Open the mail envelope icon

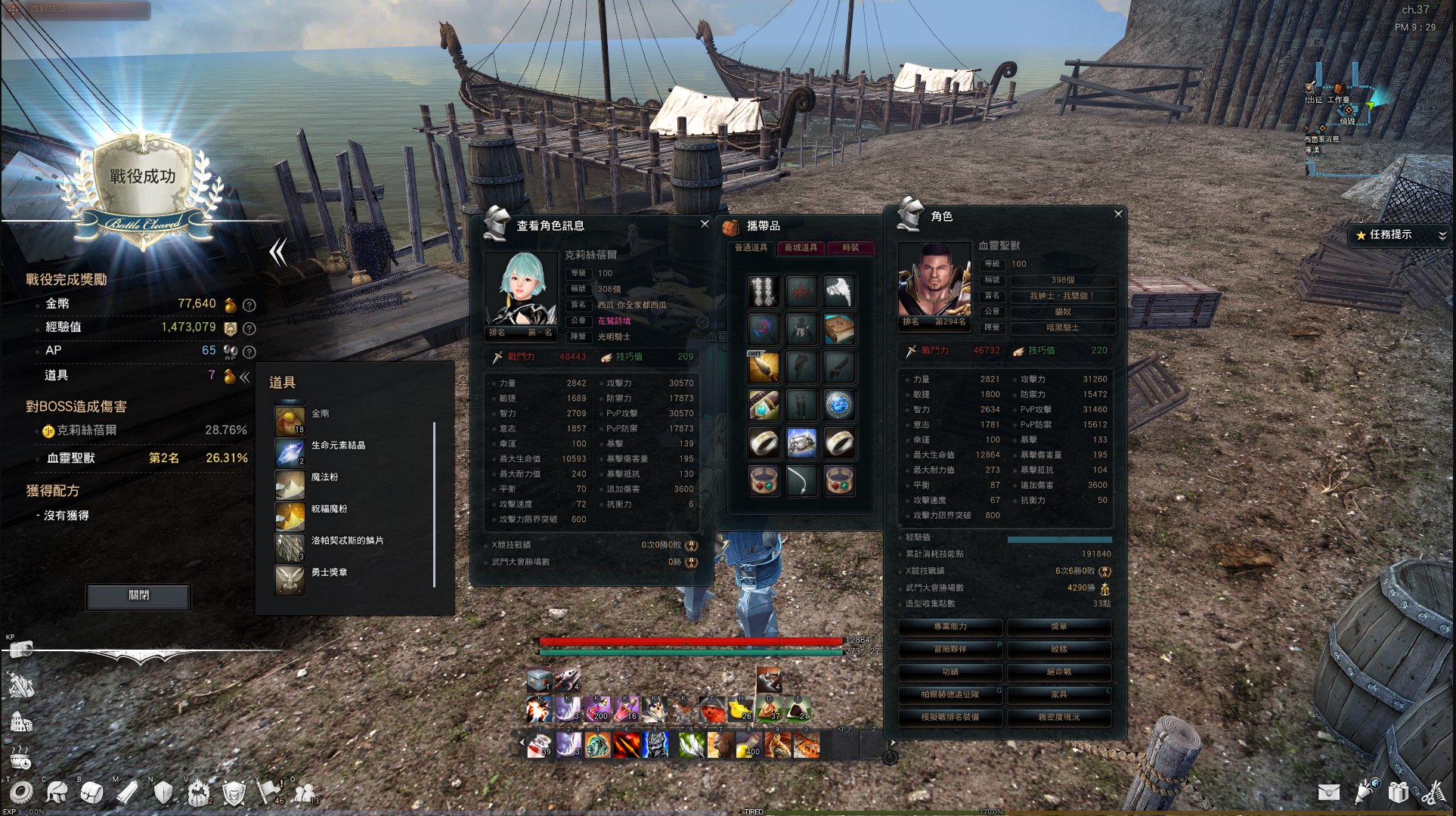[x=1328, y=792]
